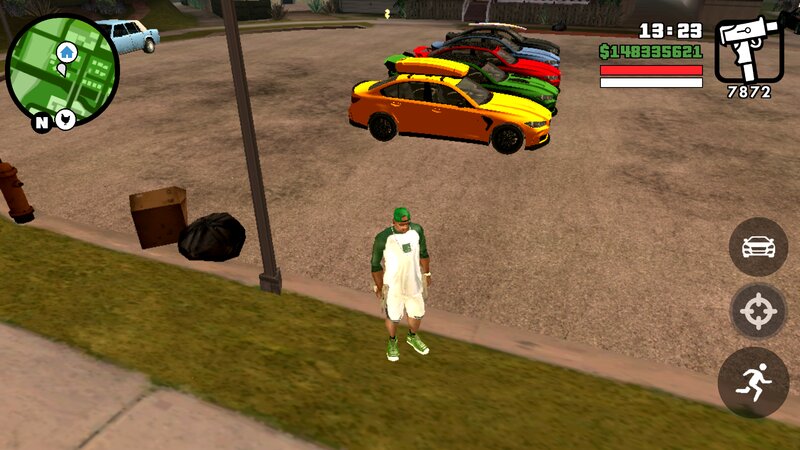Open the map from the circular minimap
The width and height of the screenshot is (800, 450).
[62, 68]
